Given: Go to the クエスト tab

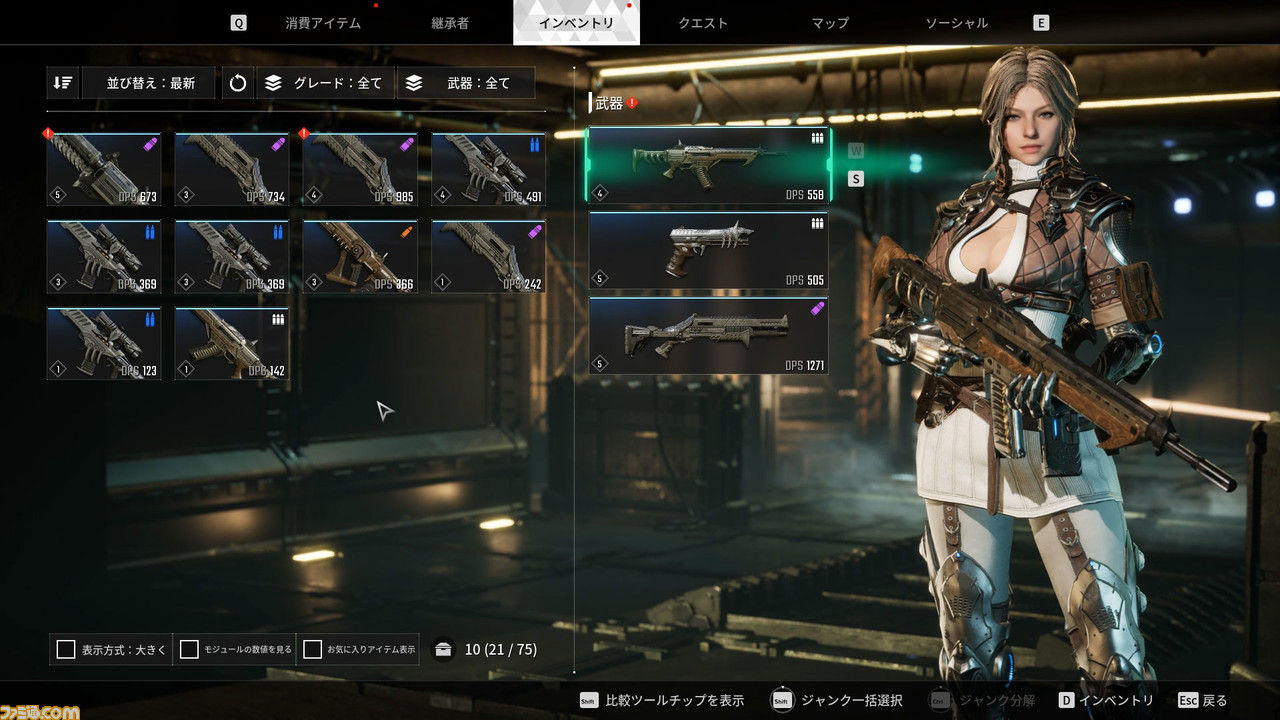Looking at the screenshot, I should (703, 23).
